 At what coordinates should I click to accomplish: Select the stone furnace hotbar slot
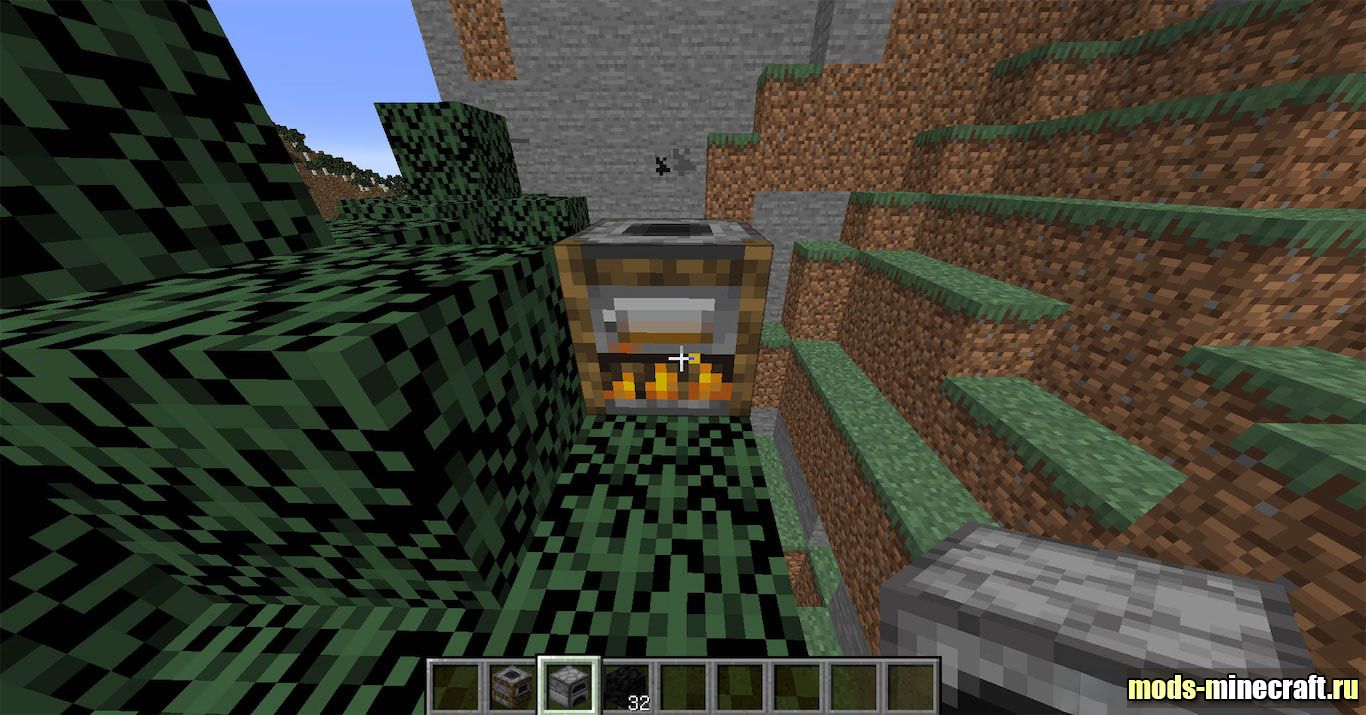(x=568, y=686)
